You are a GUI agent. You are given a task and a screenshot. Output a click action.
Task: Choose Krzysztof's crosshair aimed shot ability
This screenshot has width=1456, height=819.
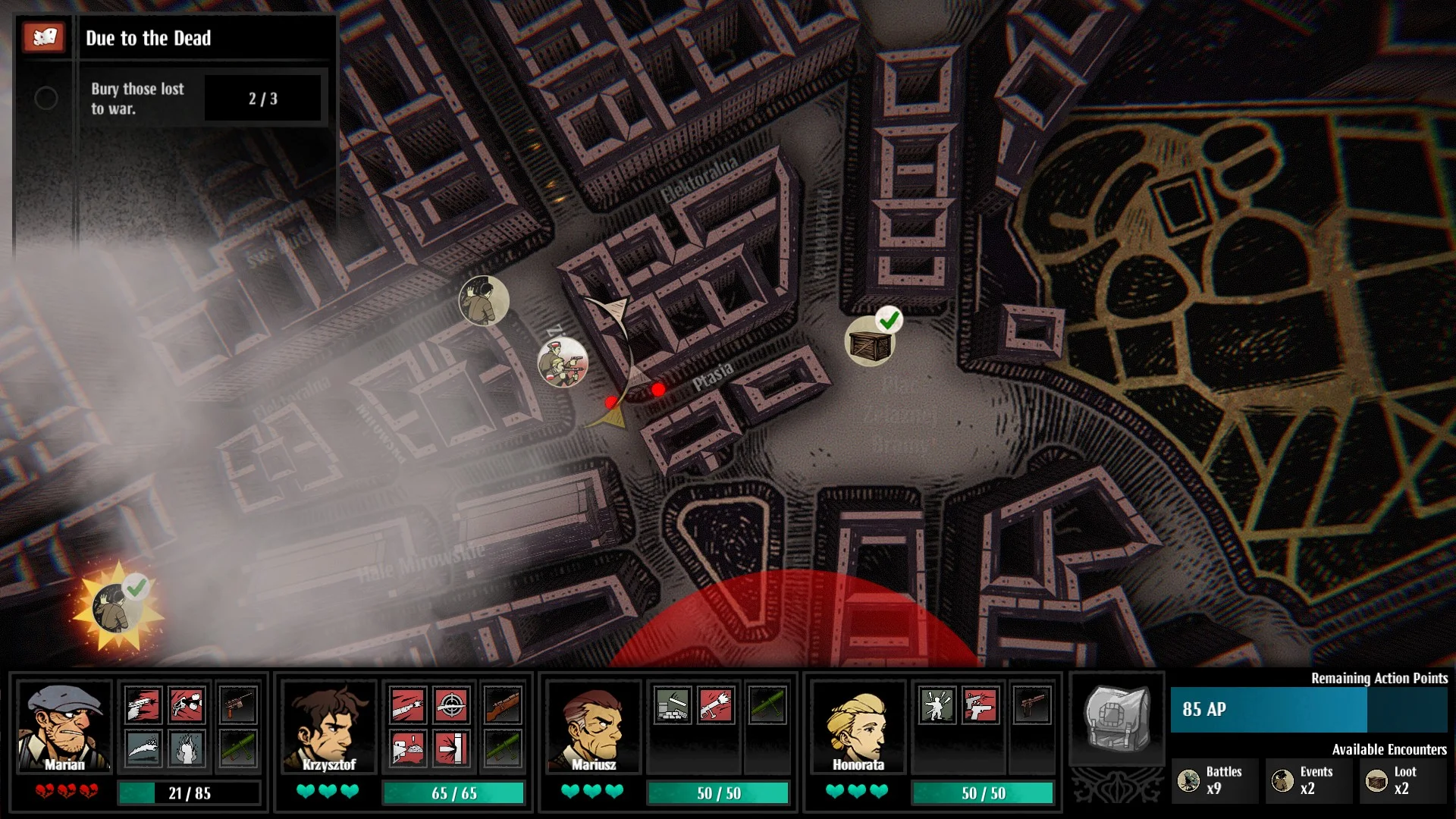click(451, 705)
